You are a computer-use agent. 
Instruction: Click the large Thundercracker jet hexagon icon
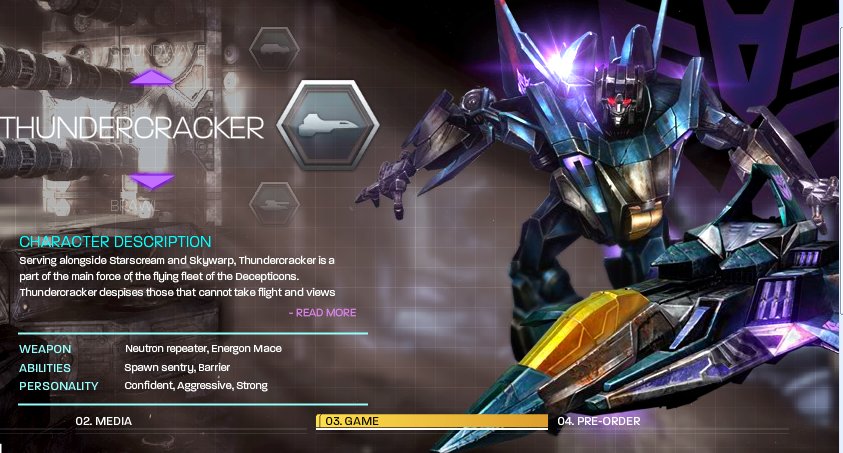click(327, 127)
